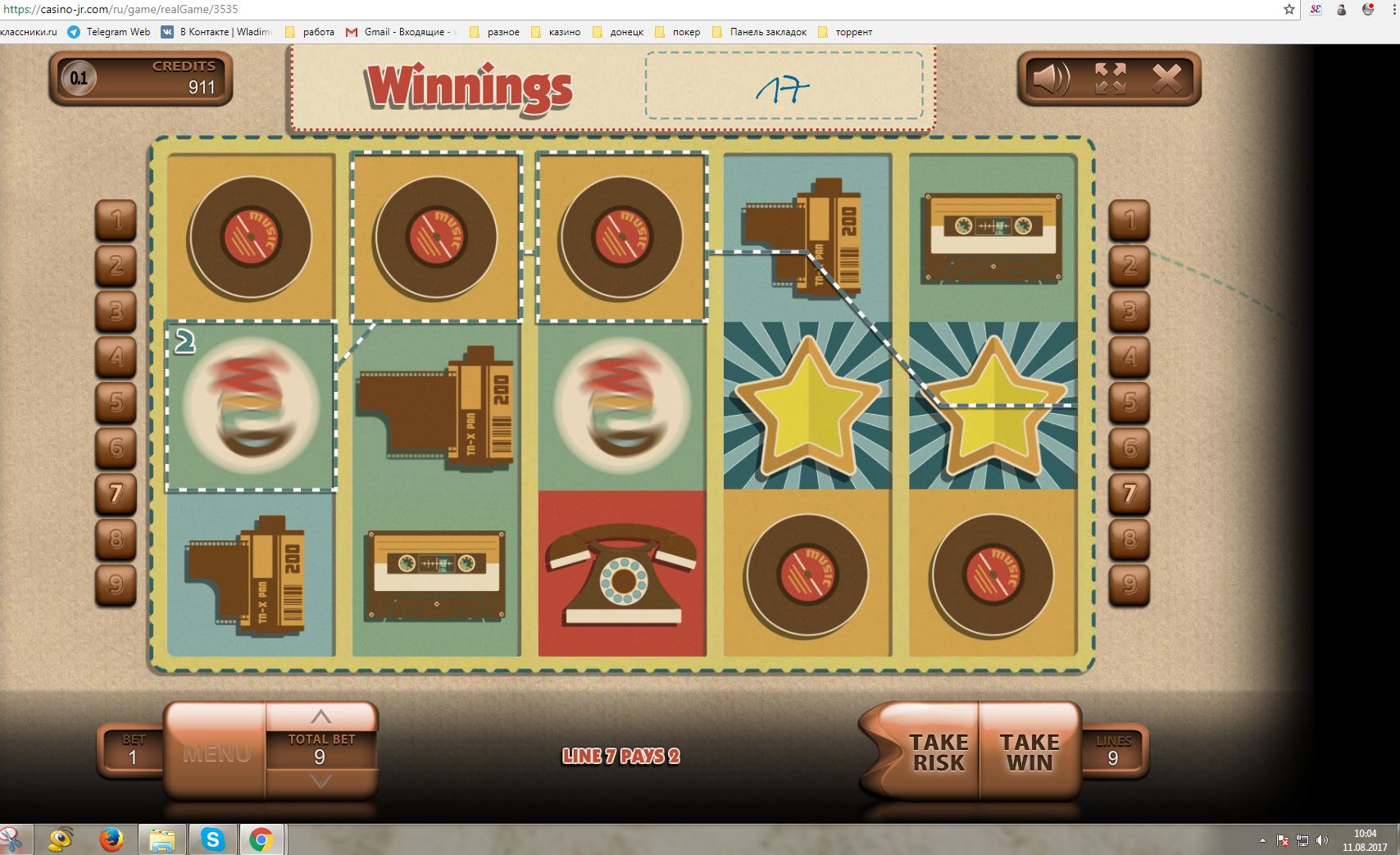Image resolution: width=1400 pixels, height=855 pixels.
Task: Activate payline 7 on the left side
Action: pyautogui.click(x=116, y=493)
